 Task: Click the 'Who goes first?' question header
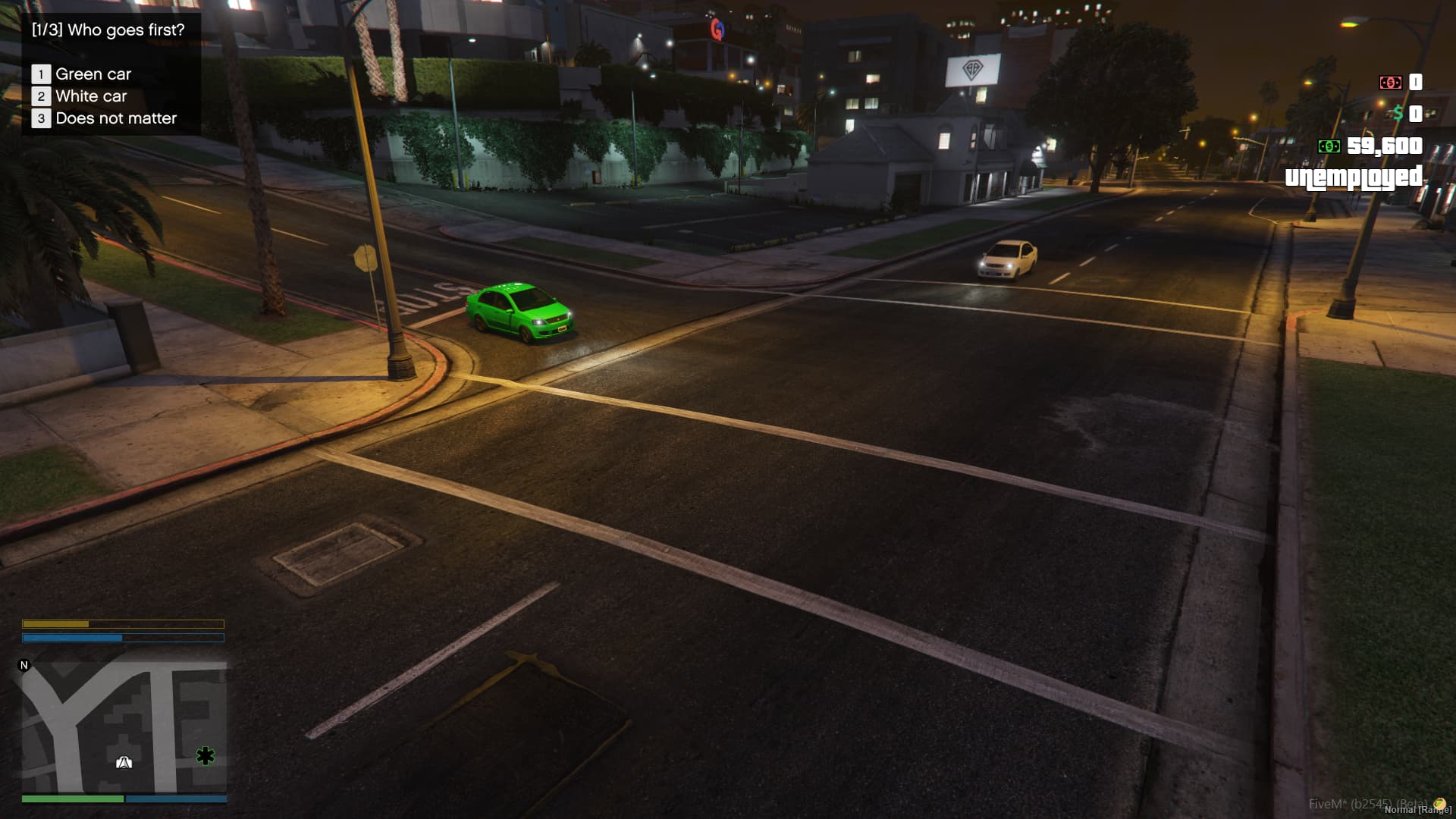click(x=108, y=31)
